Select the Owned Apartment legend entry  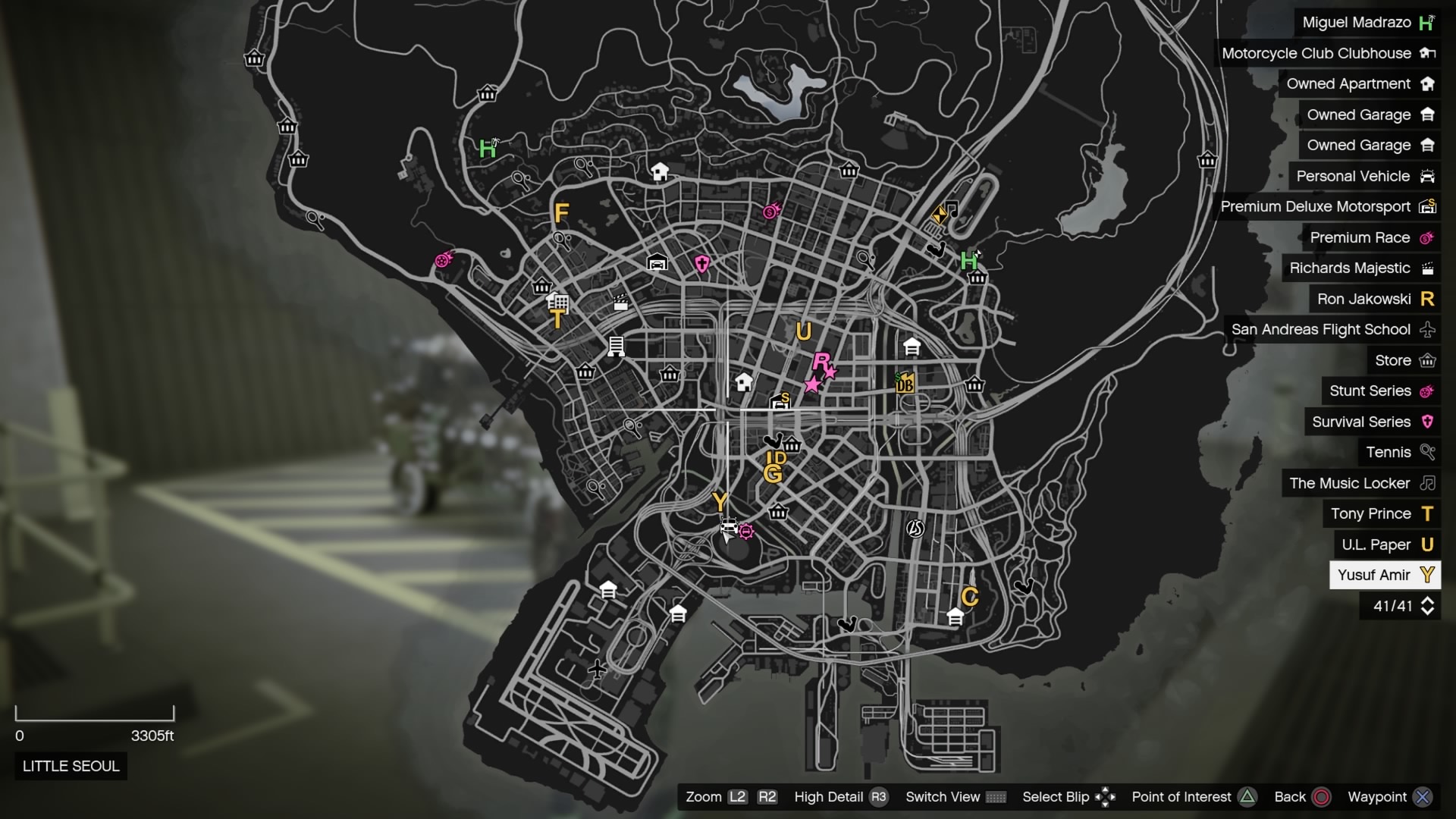click(1359, 84)
